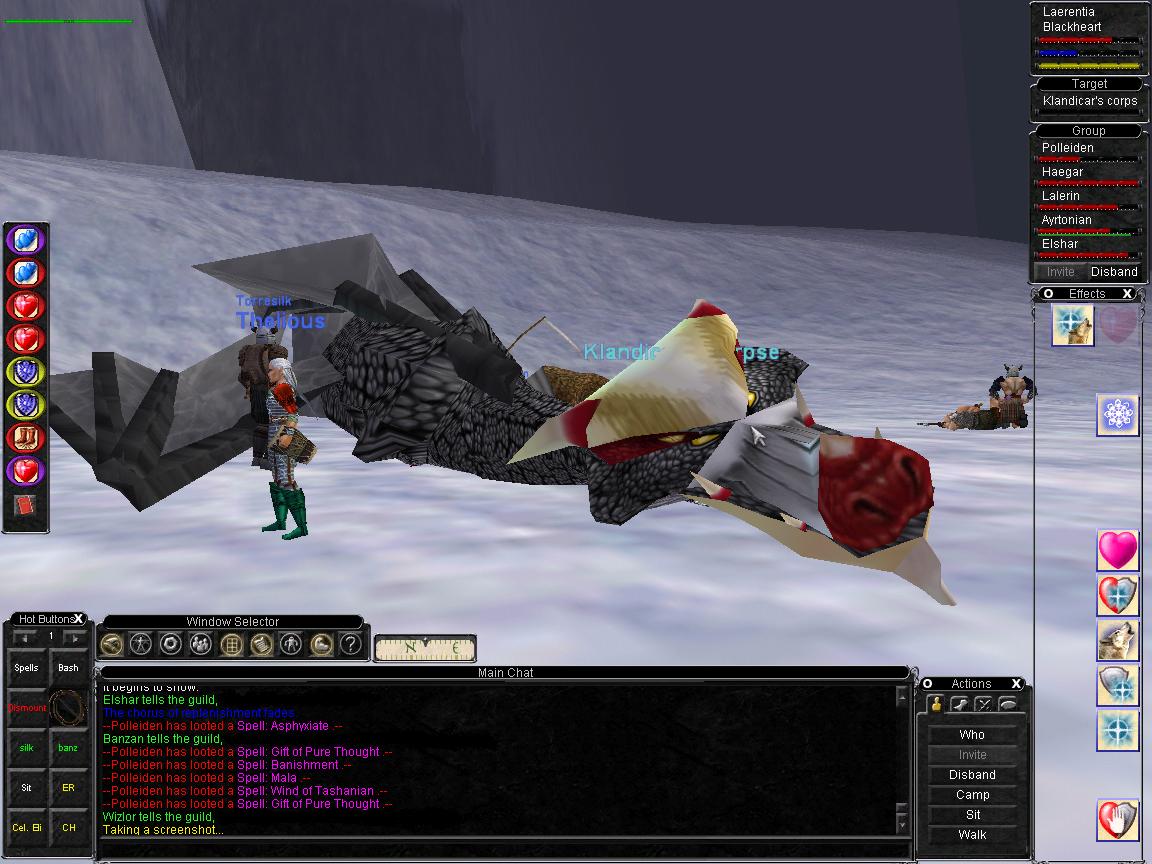Close the Actions window
The width and height of the screenshot is (1152, 864).
(x=1016, y=684)
